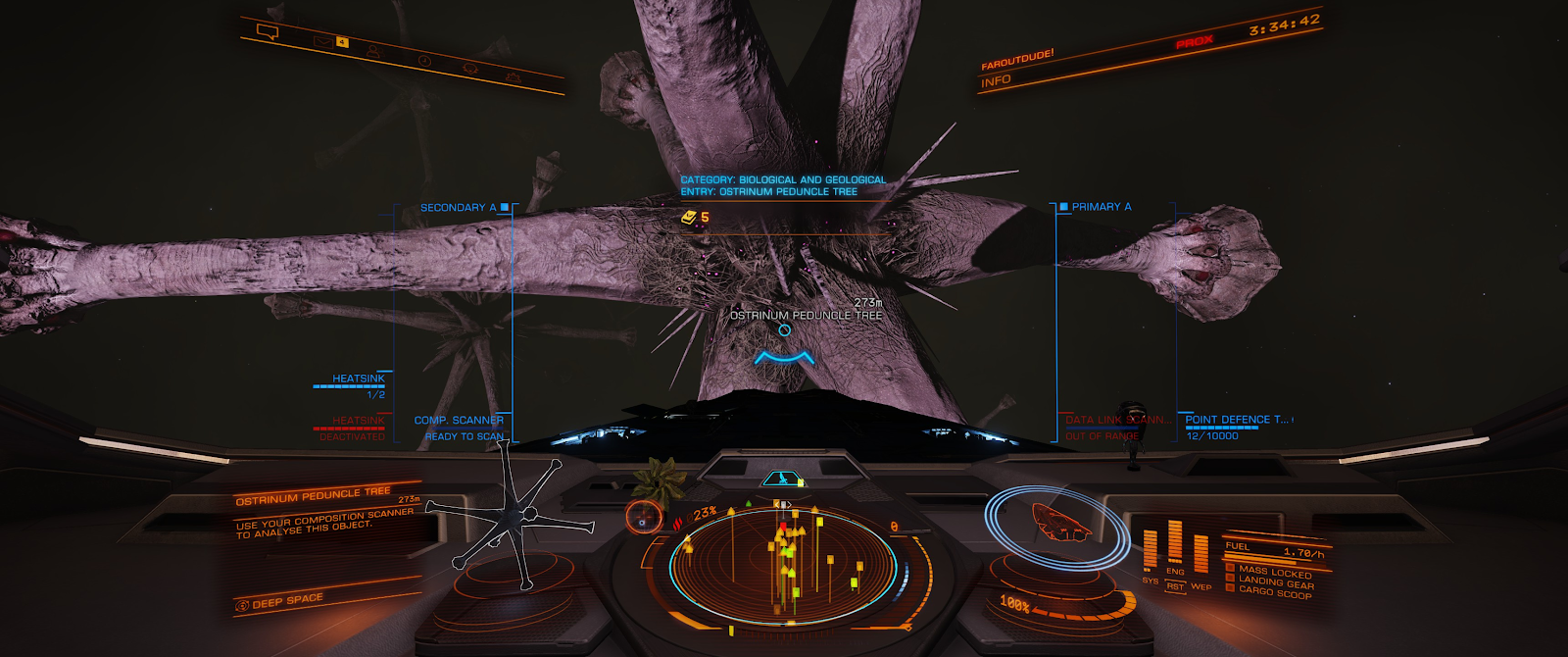Viewport: 1568px width, 657px height.
Task: Open the clock history tab
Action: (x=424, y=61)
